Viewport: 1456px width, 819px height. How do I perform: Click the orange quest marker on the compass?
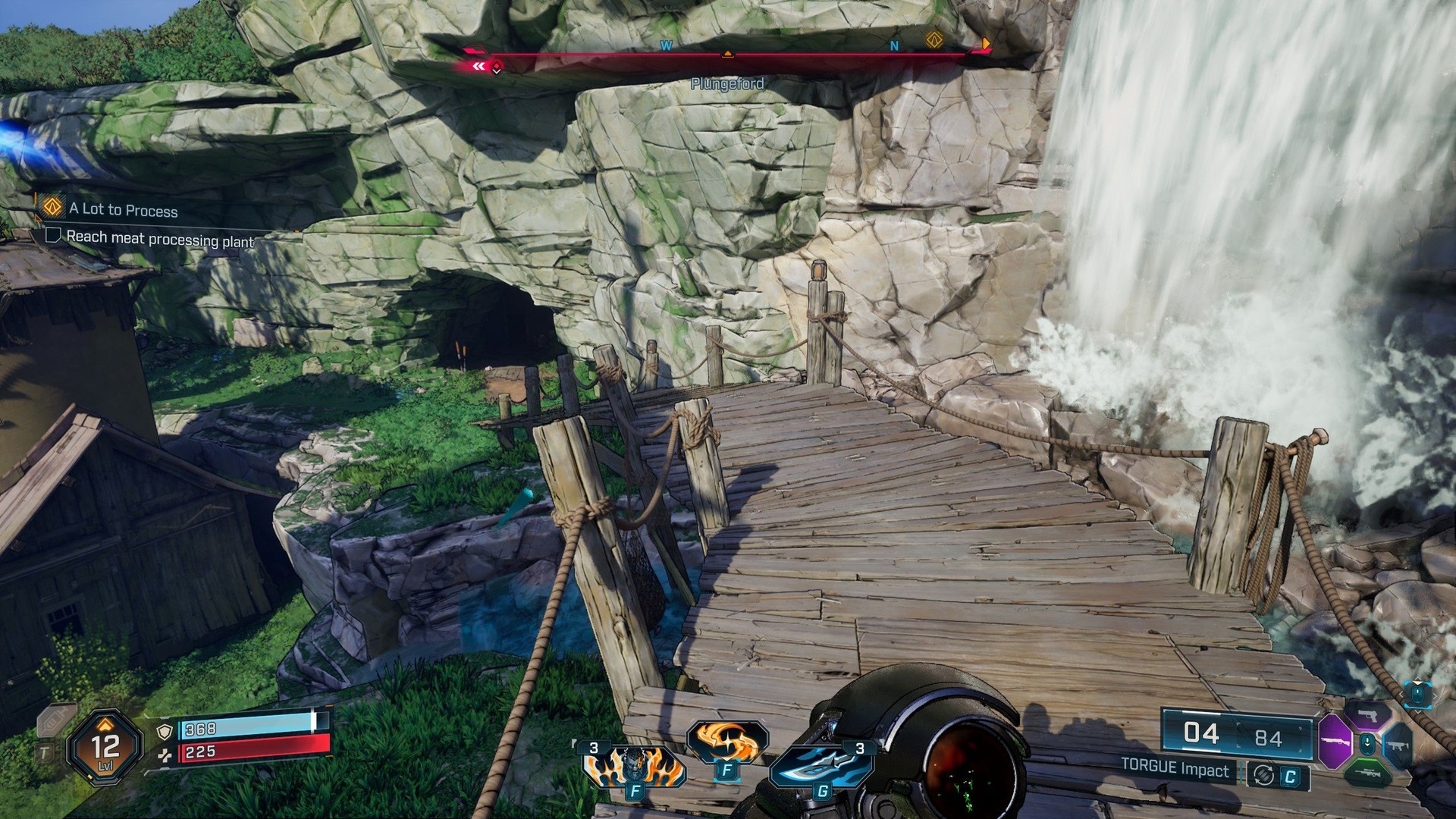tap(934, 39)
